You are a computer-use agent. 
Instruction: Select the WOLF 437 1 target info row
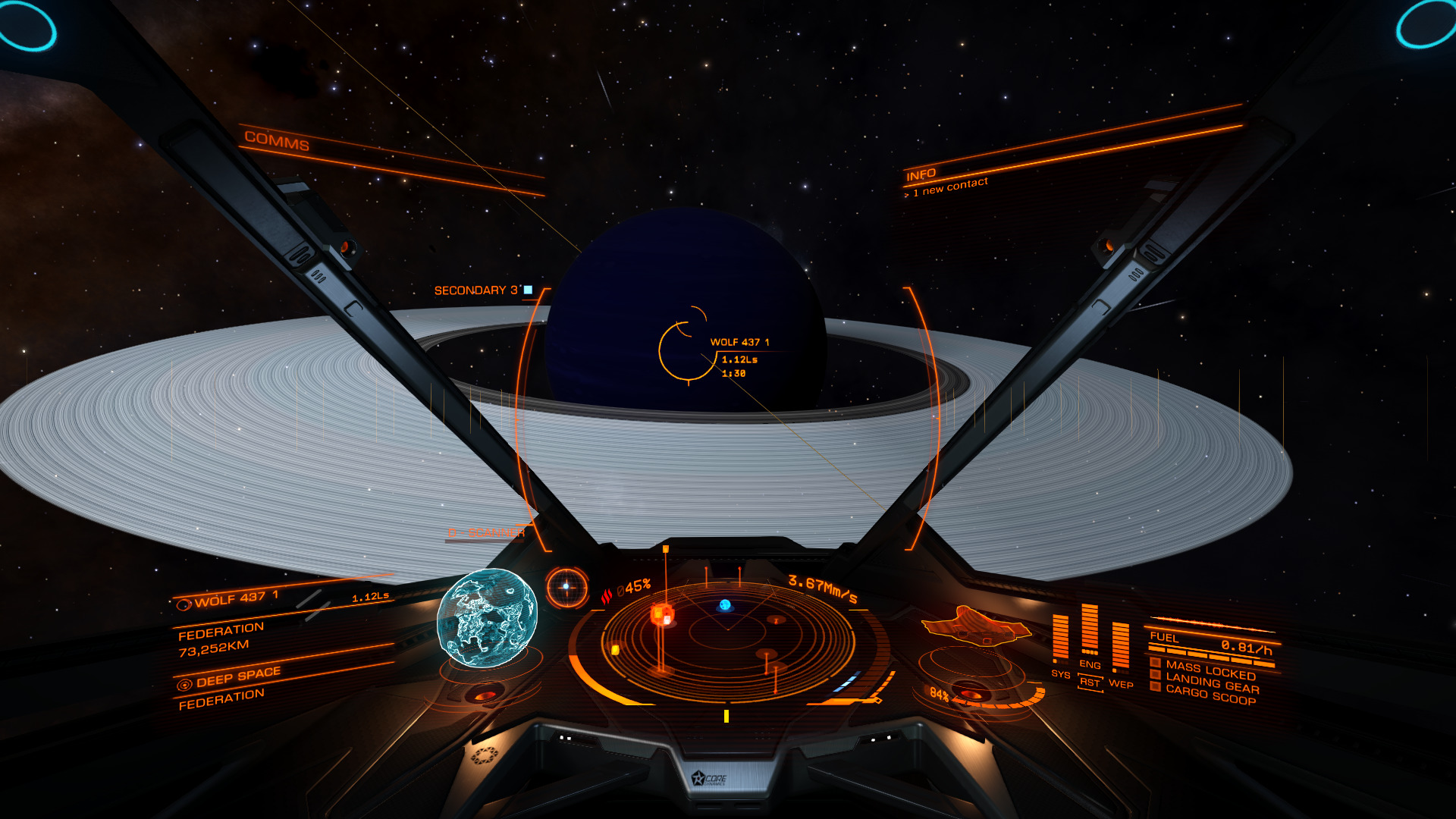[x=235, y=600]
